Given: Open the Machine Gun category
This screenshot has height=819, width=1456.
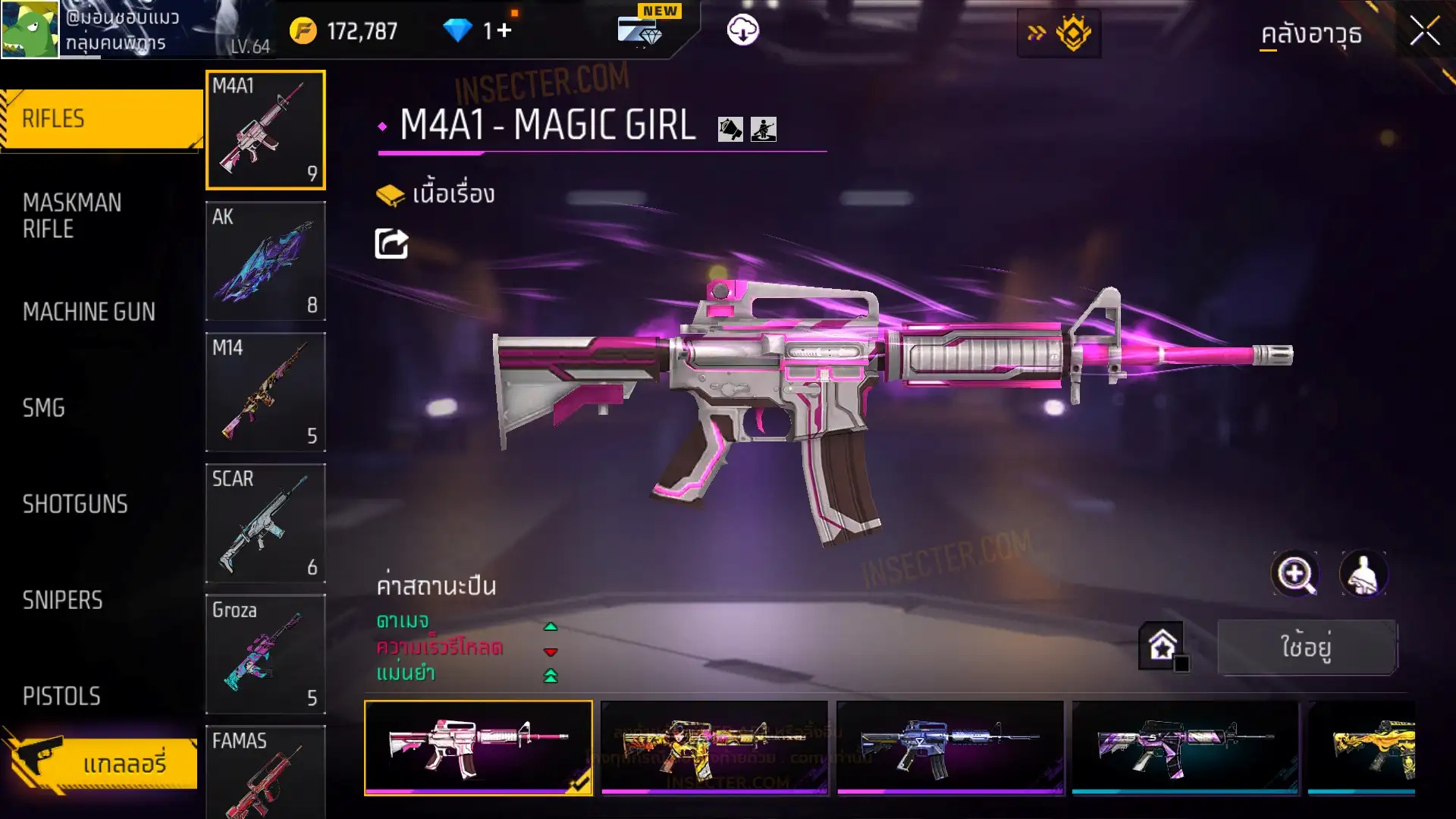Looking at the screenshot, I should tap(89, 312).
